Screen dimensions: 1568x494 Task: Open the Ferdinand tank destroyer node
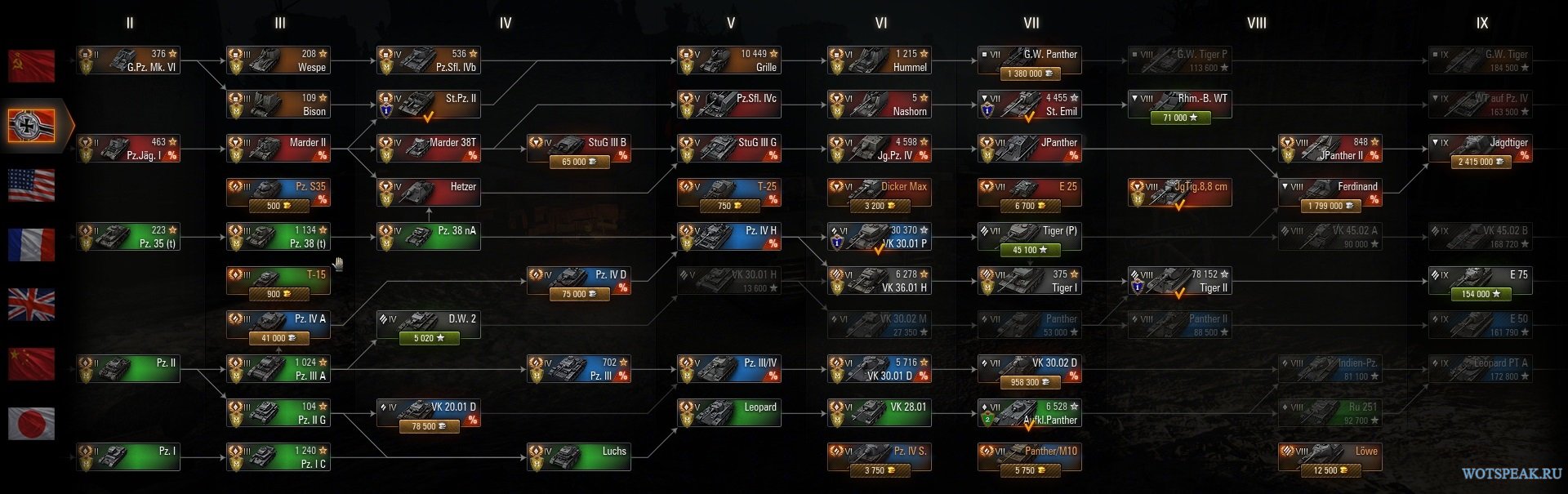coord(1330,193)
